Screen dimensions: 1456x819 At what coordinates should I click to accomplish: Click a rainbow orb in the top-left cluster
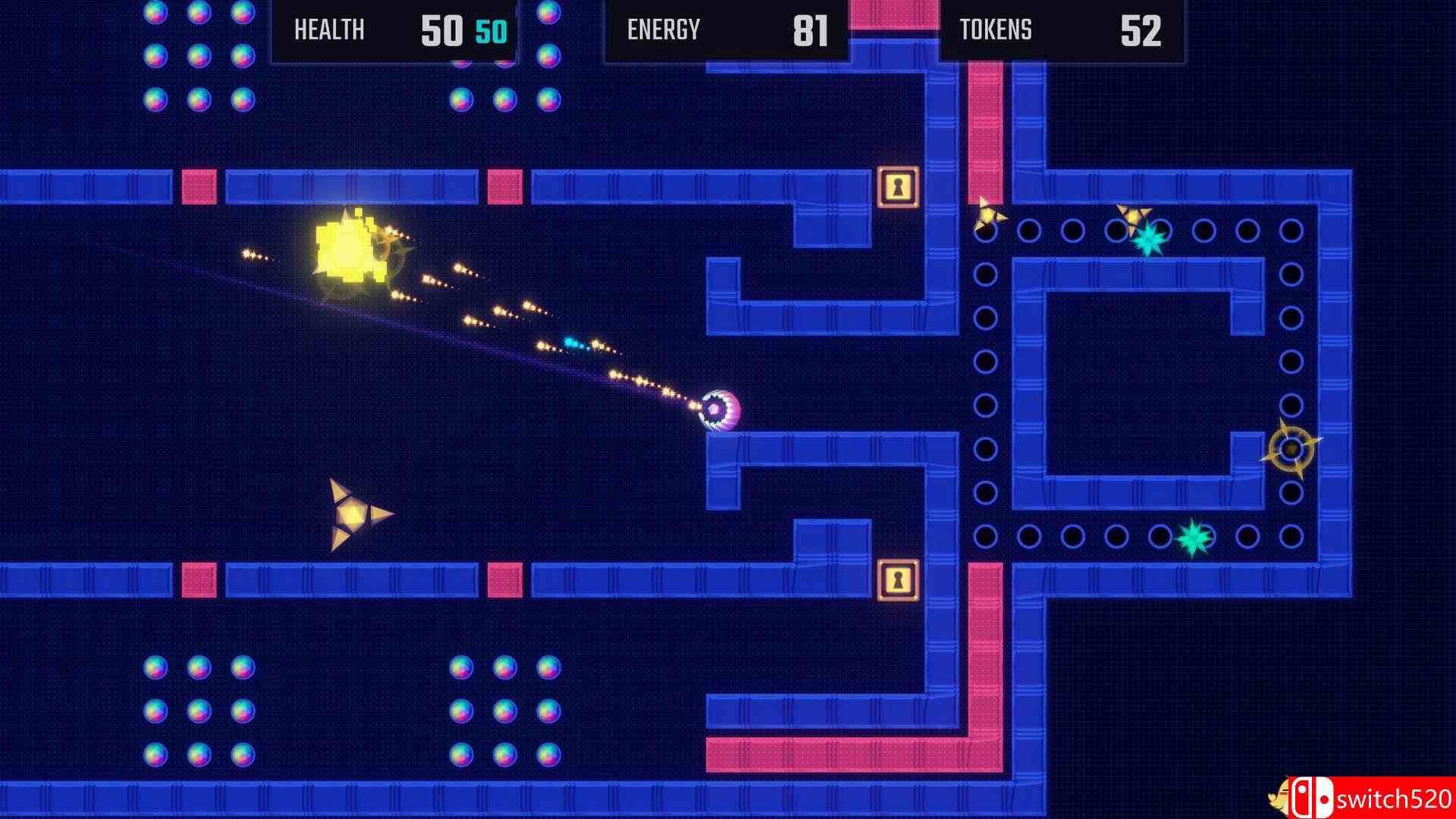(157, 55)
